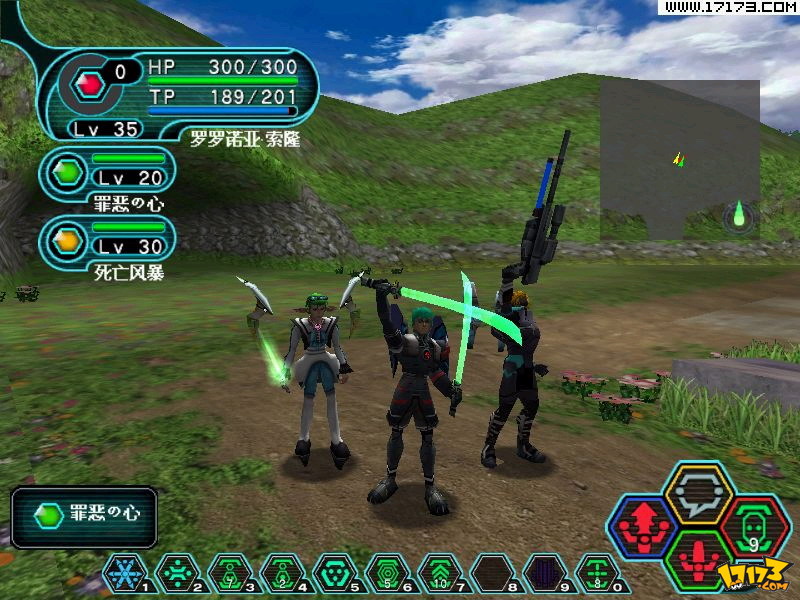The width and height of the screenshot is (800, 600).
Task: Select party member 罪恶の心 Lv 20 panel
Action: [x=108, y=174]
